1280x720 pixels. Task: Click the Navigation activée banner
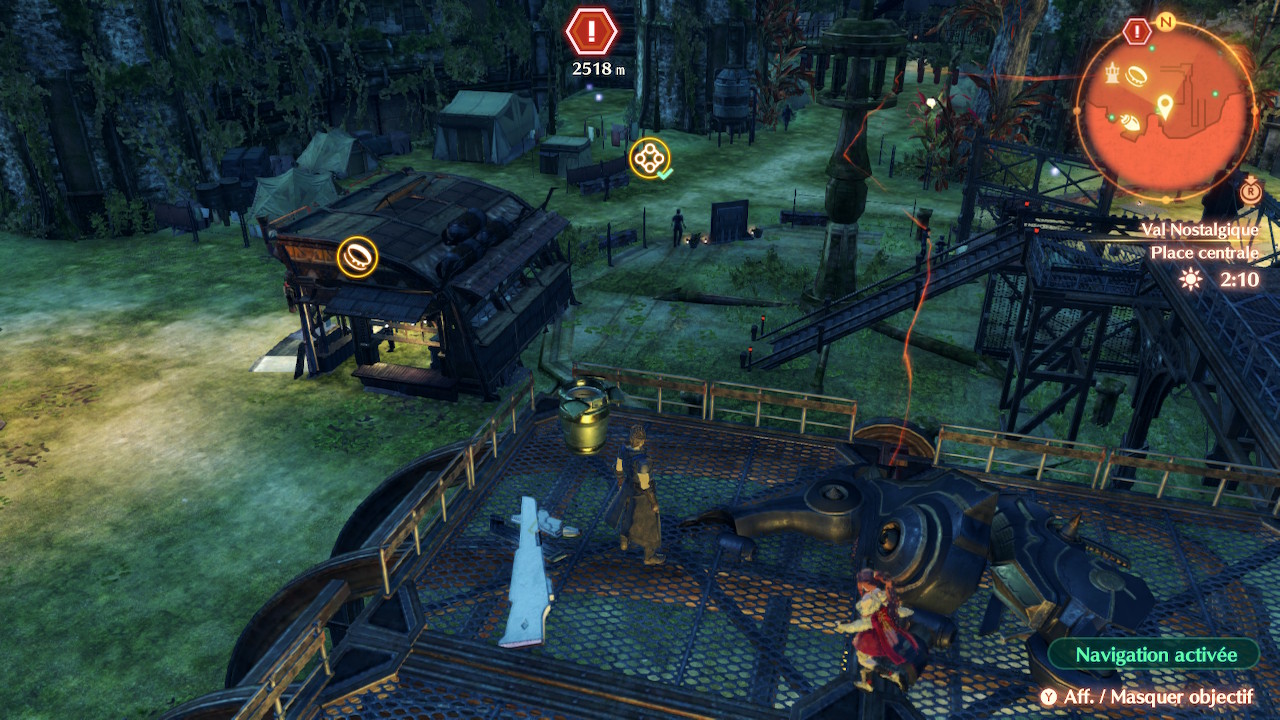click(1155, 655)
